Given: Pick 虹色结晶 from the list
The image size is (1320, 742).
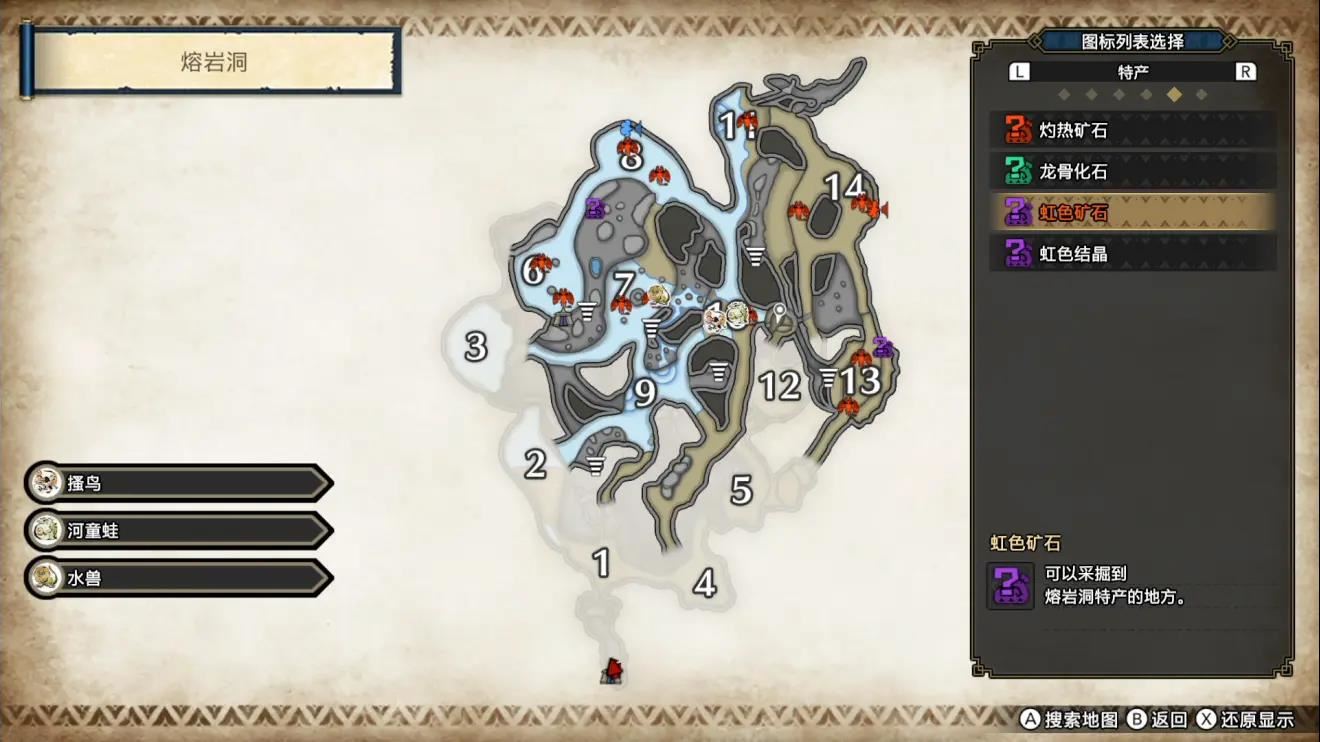Looking at the screenshot, I should click(1132, 253).
